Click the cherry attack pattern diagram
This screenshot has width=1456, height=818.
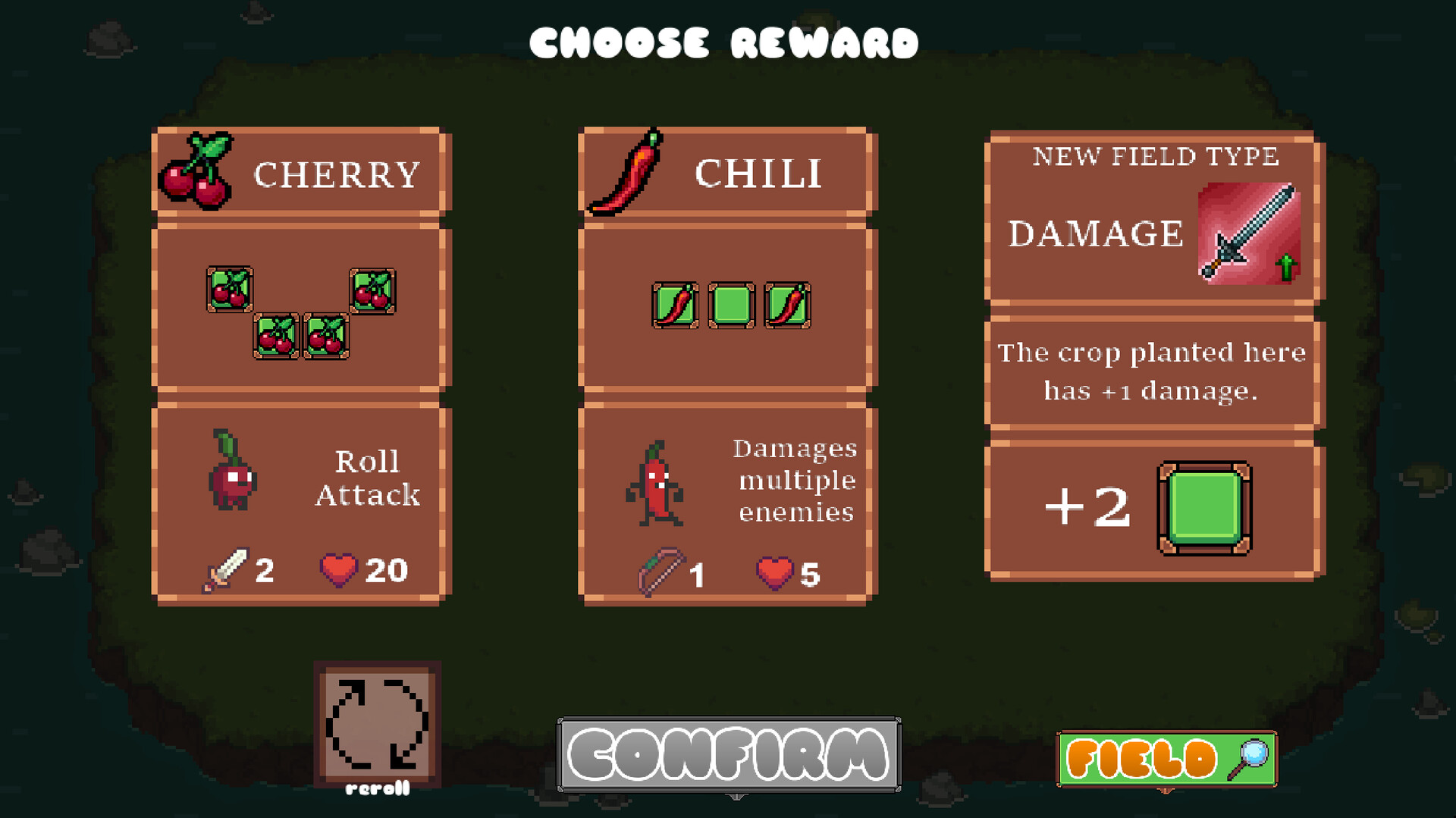tap(300, 311)
